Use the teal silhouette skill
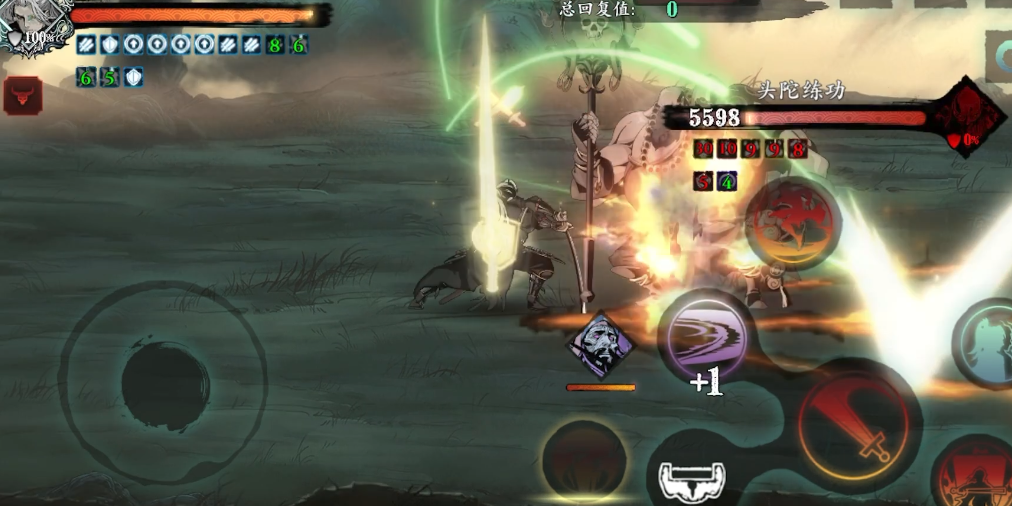Image resolution: width=1012 pixels, height=506 pixels. pyautogui.click(x=989, y=343)
